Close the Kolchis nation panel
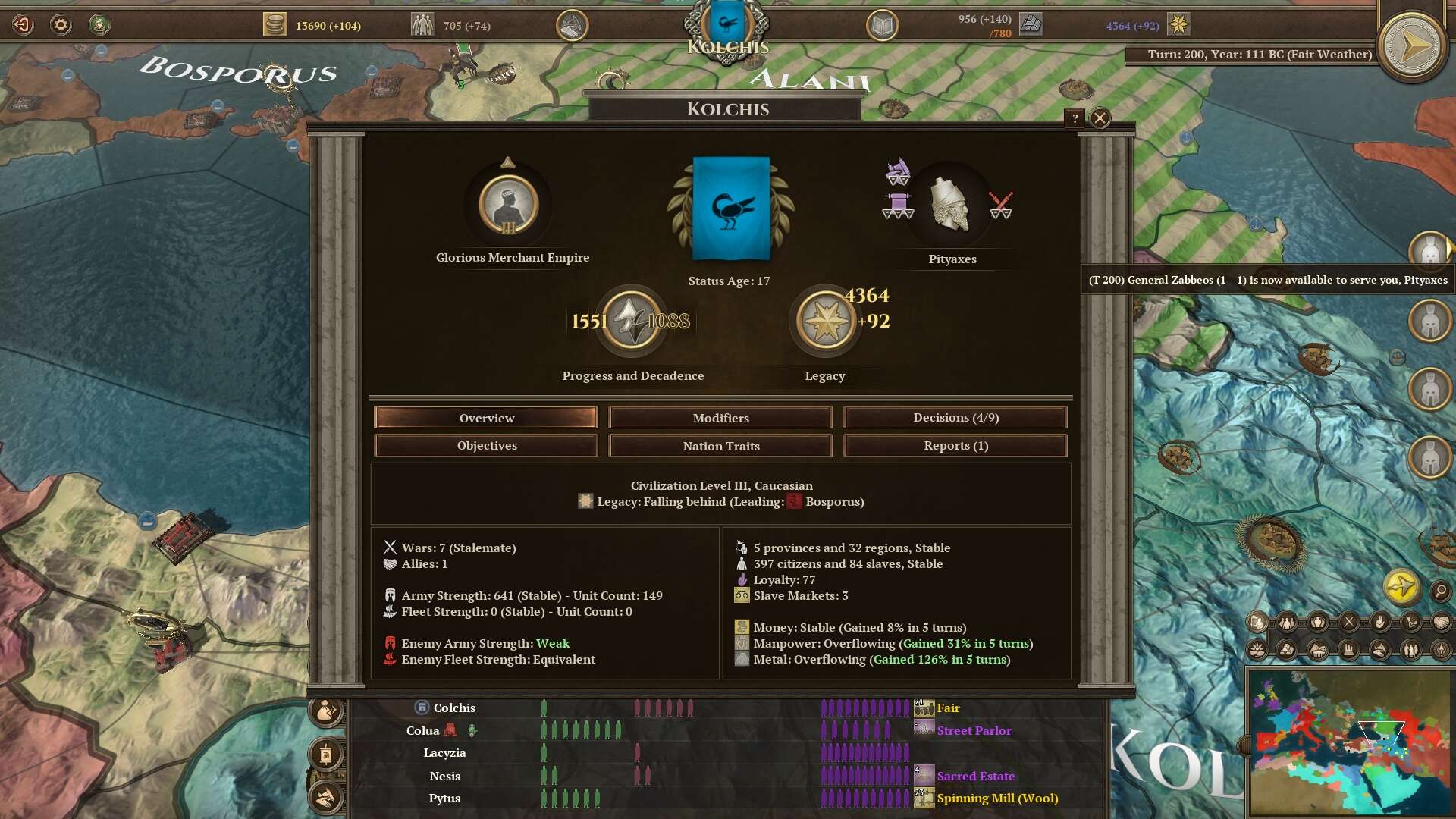The height and width of the screenshot is (819, 1456). 1100,118
